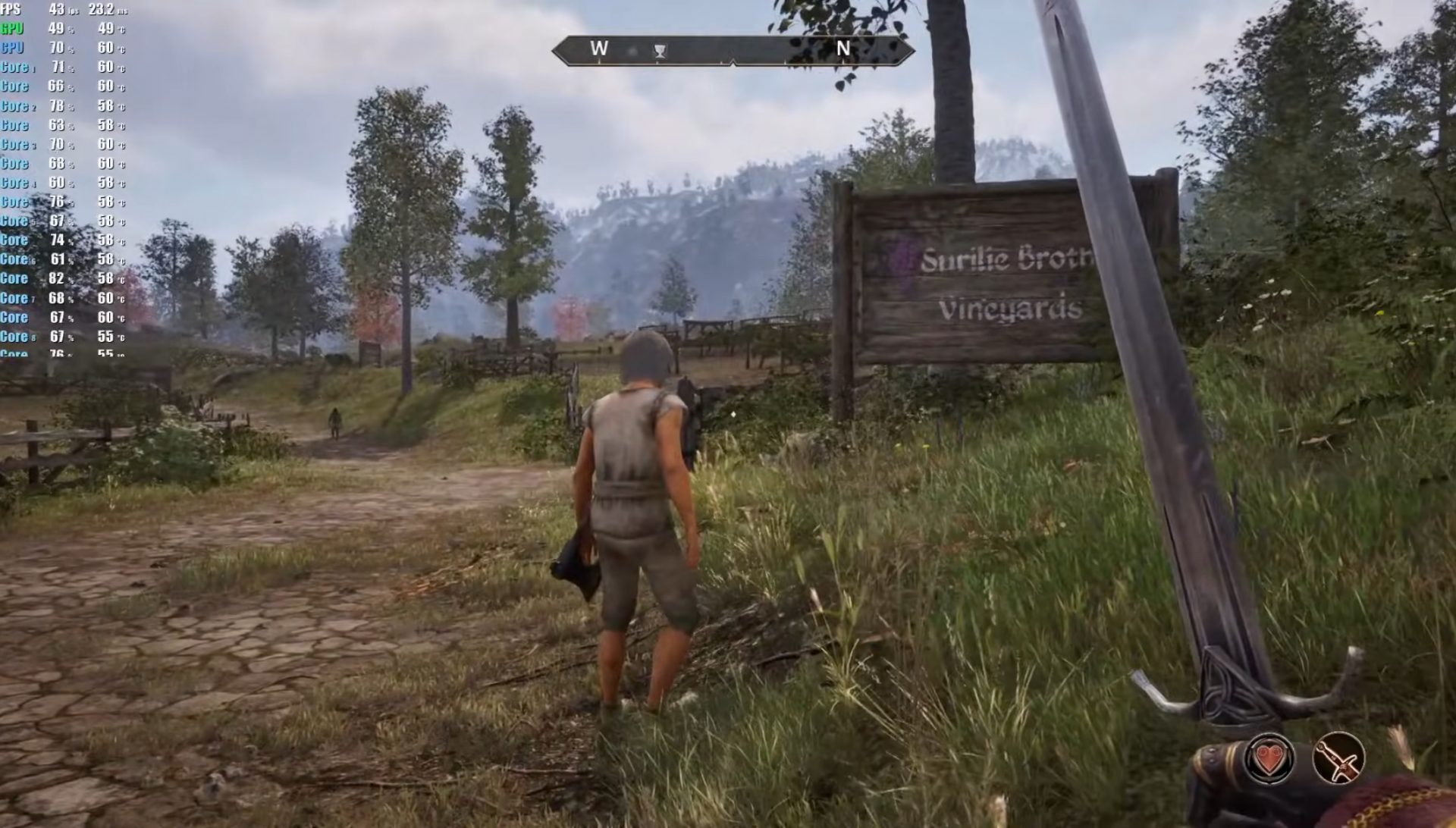The width and height of the screenshot is (1456, 828).
Task: Click the goblet marker on the compass
Action: [x=661, y=51]
